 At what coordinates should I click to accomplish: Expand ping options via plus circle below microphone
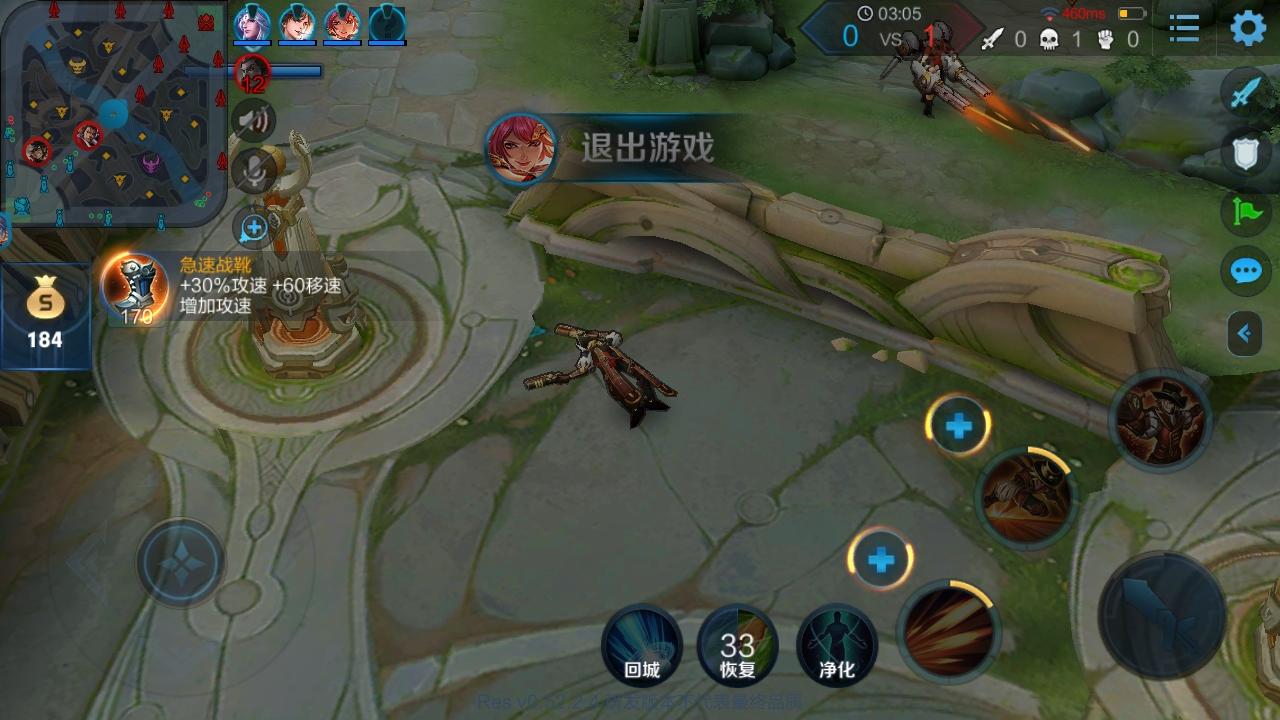click(252, 227)
